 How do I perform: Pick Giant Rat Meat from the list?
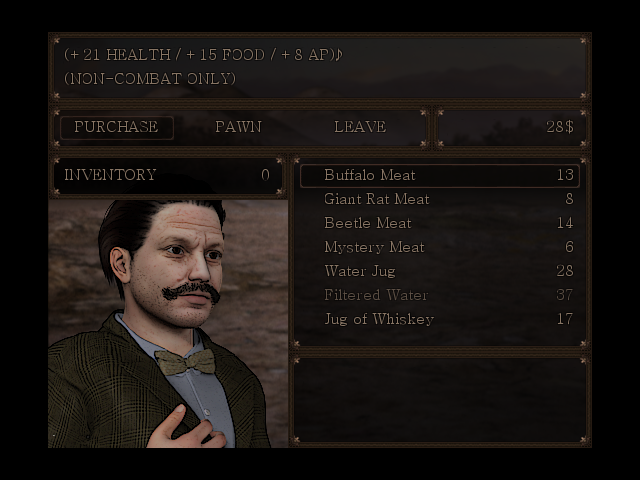439,199
